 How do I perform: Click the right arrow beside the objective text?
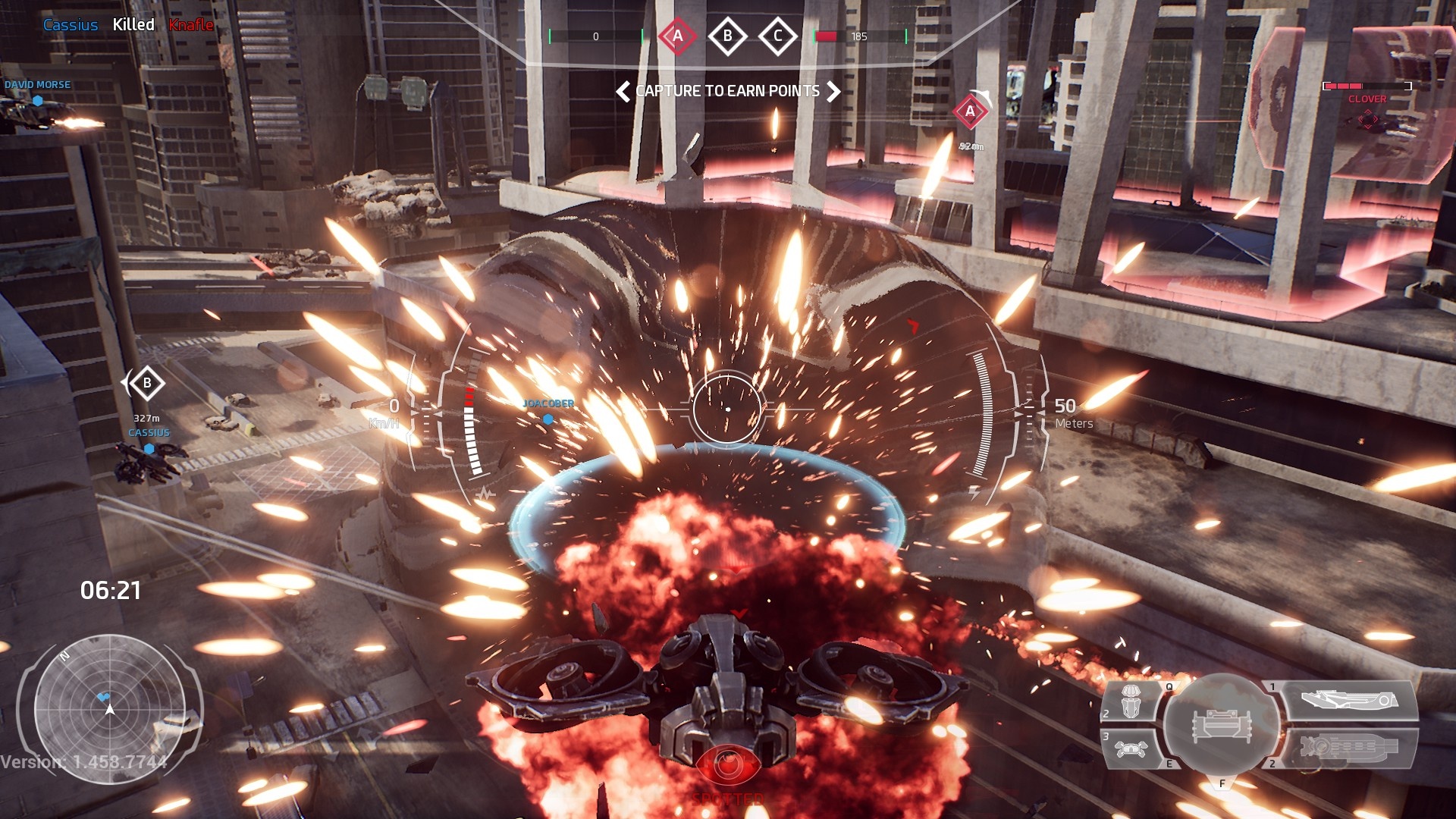tap(833, 92)
